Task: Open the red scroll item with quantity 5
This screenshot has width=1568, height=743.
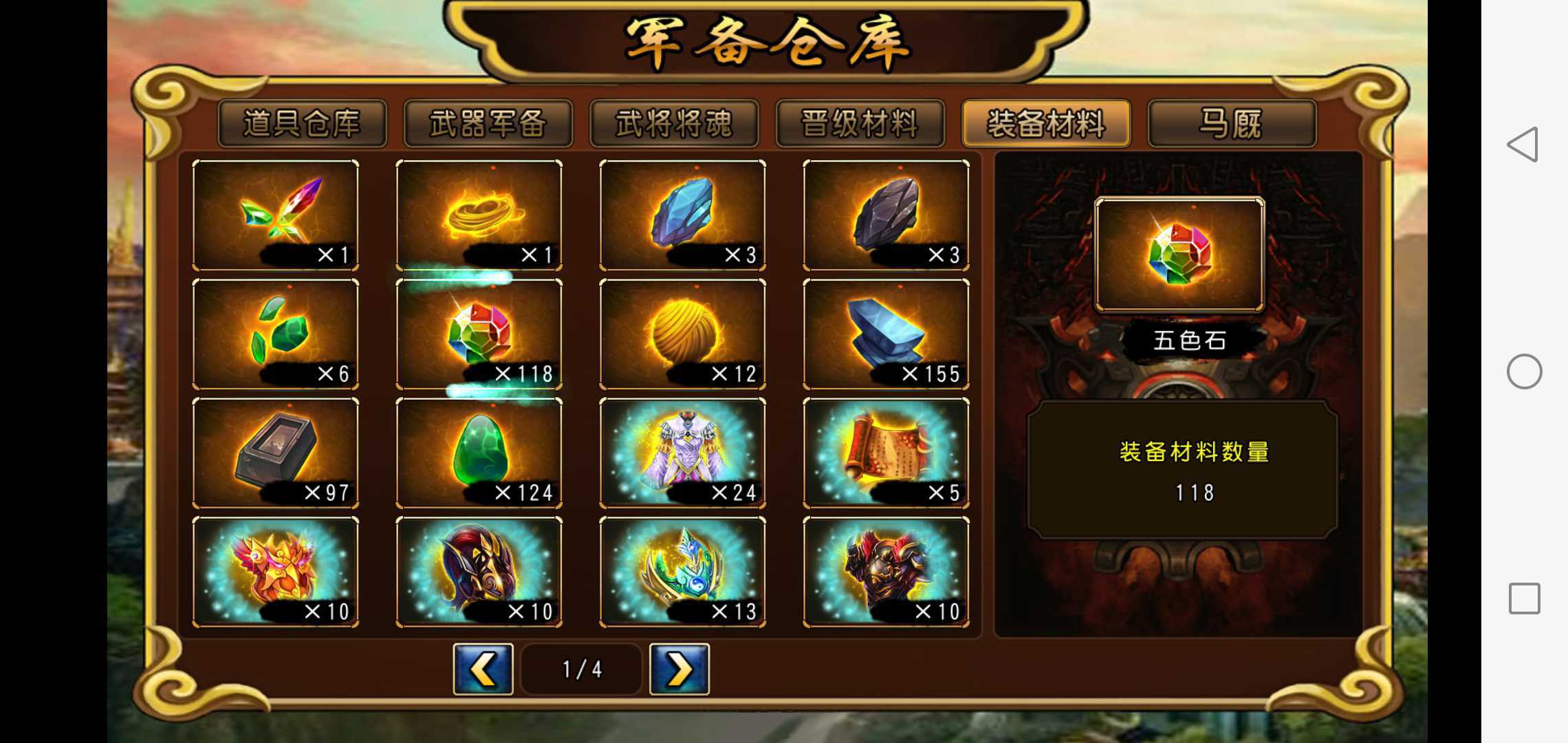Action: tap(886, 454)
